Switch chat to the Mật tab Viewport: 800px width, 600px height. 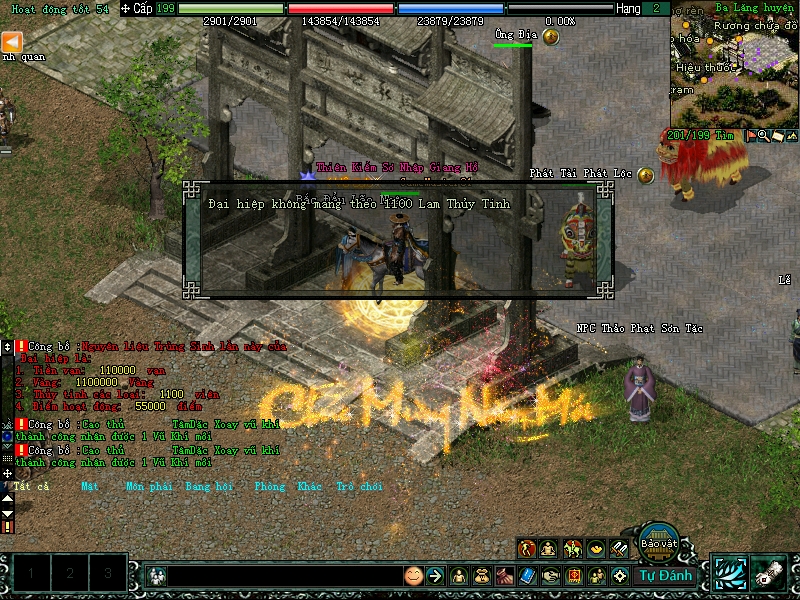click(x=90, y=487)
